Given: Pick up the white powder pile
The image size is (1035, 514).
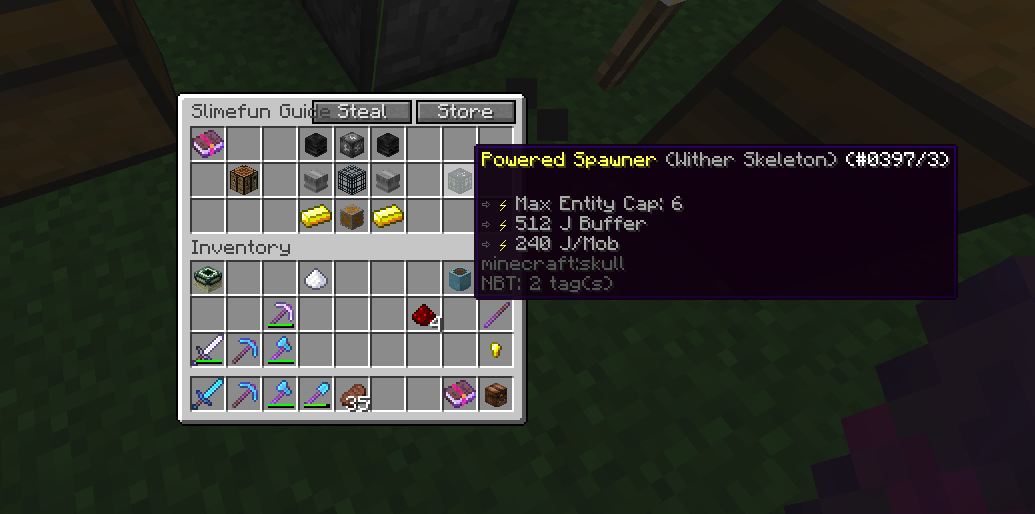Looking at the screenshot, I should pyautogui.click(x=316, y=280).
